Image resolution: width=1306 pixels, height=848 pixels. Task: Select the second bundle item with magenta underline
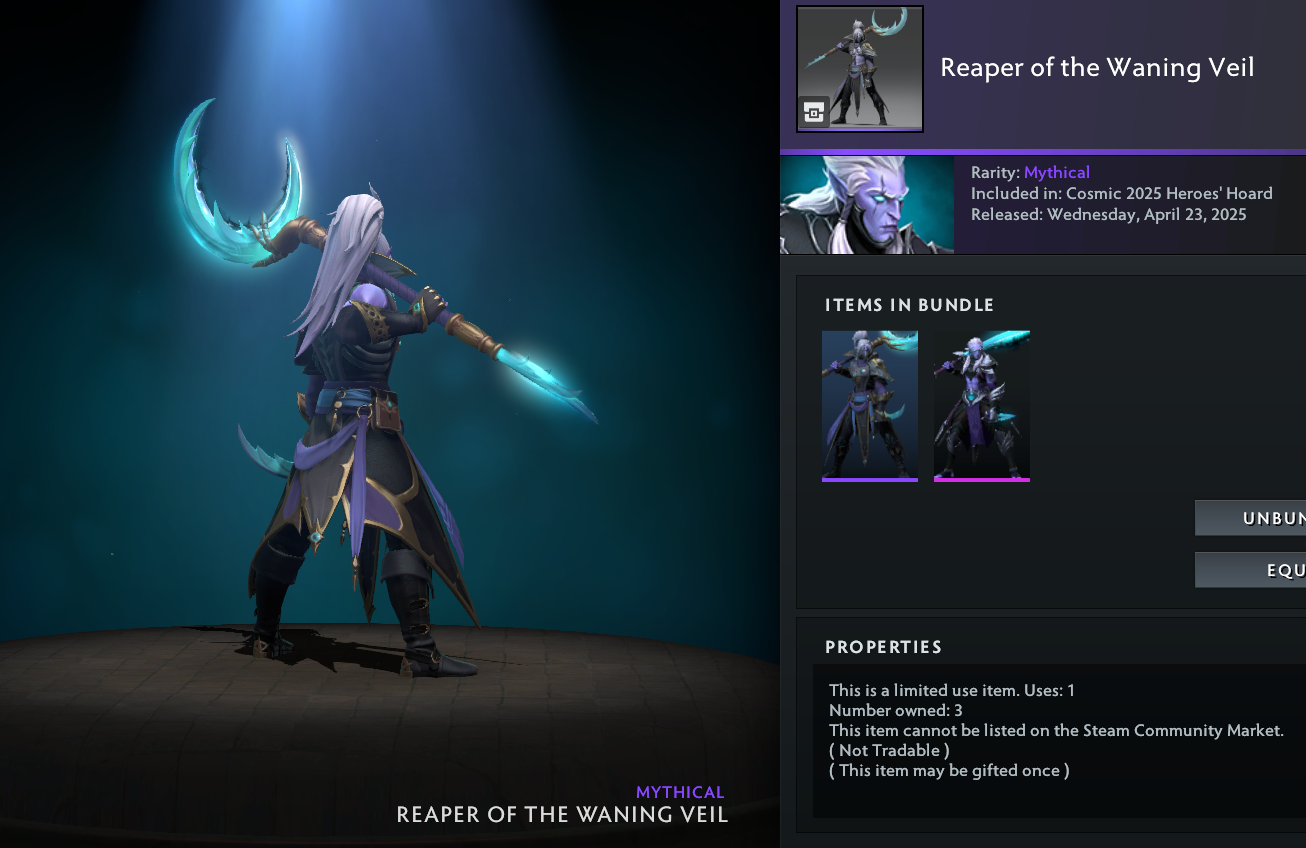click(981, 405)
